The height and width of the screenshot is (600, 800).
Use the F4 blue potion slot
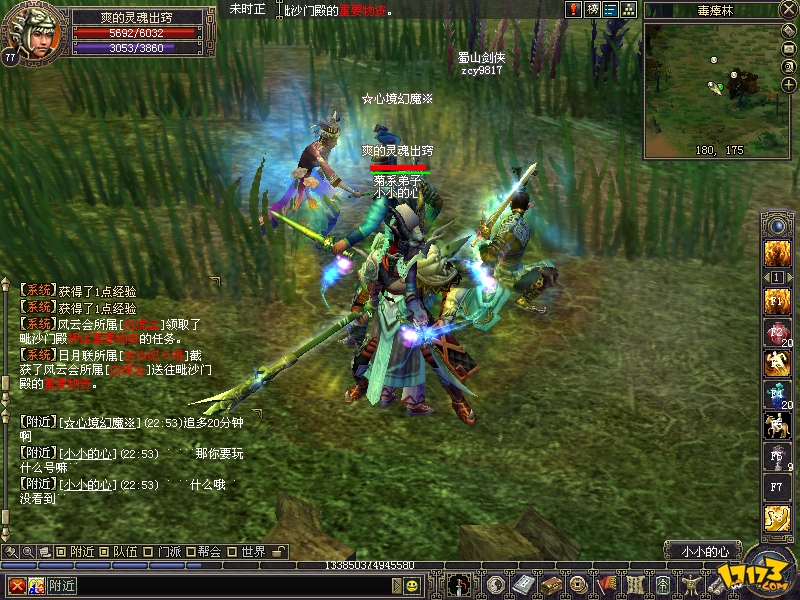pos(777,393)
